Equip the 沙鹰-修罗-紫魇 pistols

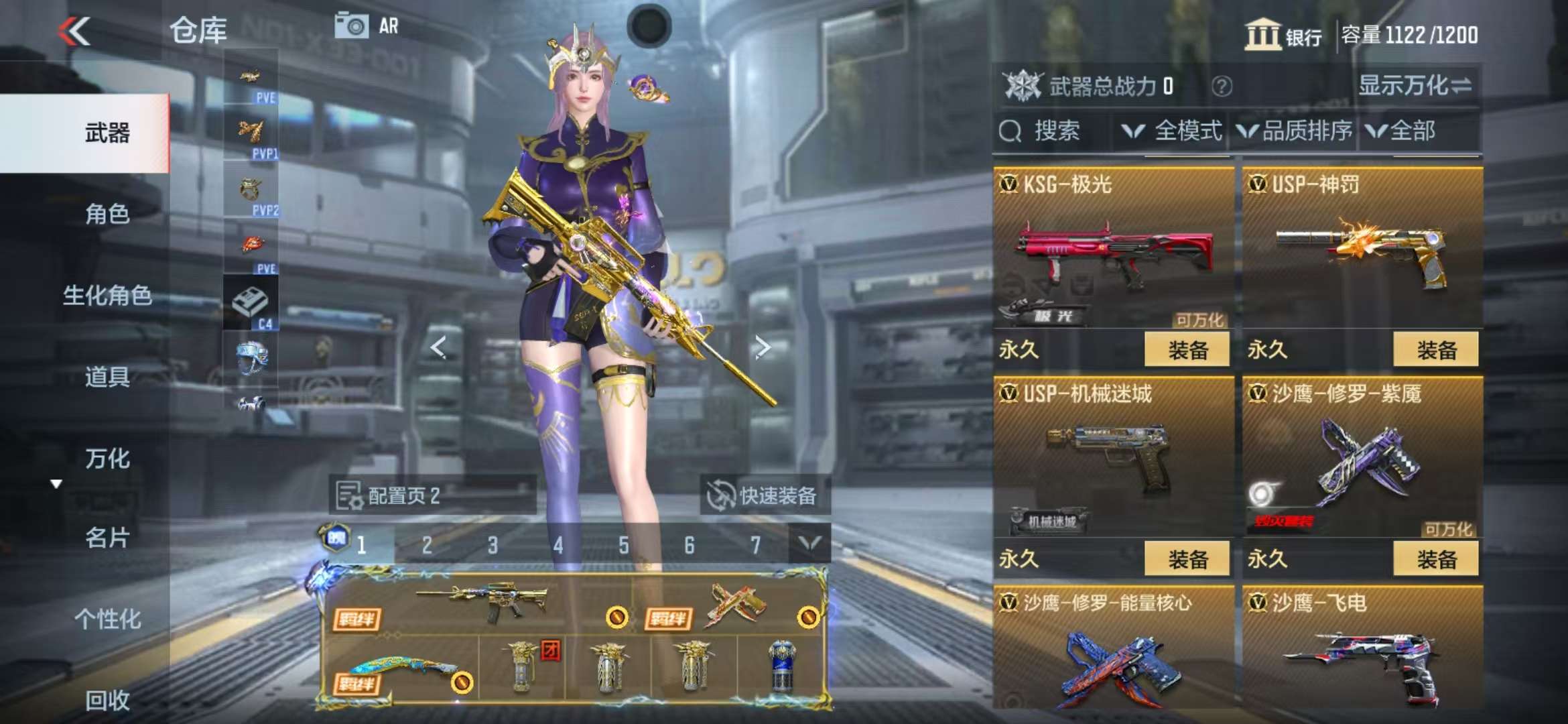(1435, 558)
